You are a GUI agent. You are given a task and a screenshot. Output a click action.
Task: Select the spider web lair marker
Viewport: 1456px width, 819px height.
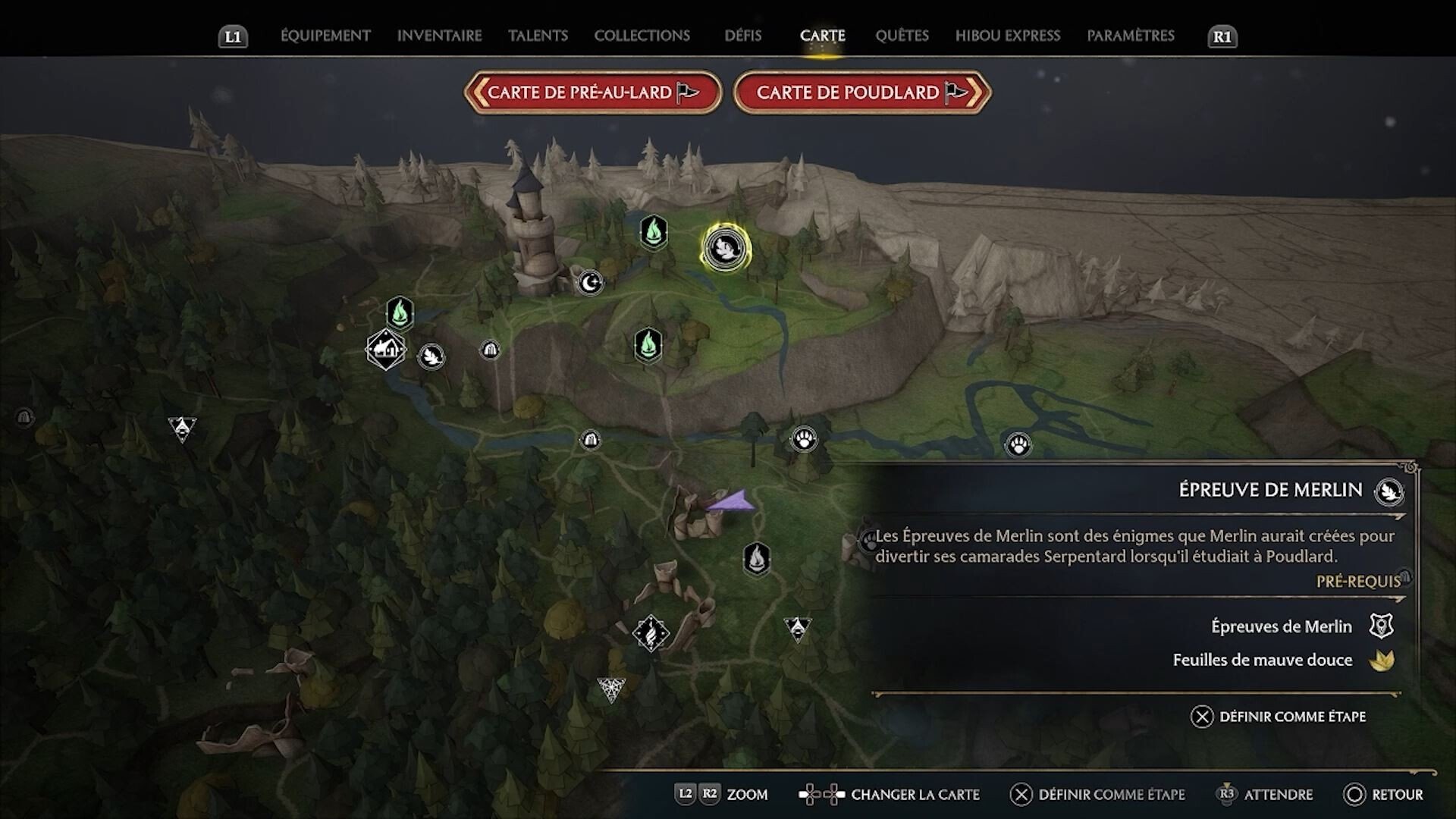[610, 689]
